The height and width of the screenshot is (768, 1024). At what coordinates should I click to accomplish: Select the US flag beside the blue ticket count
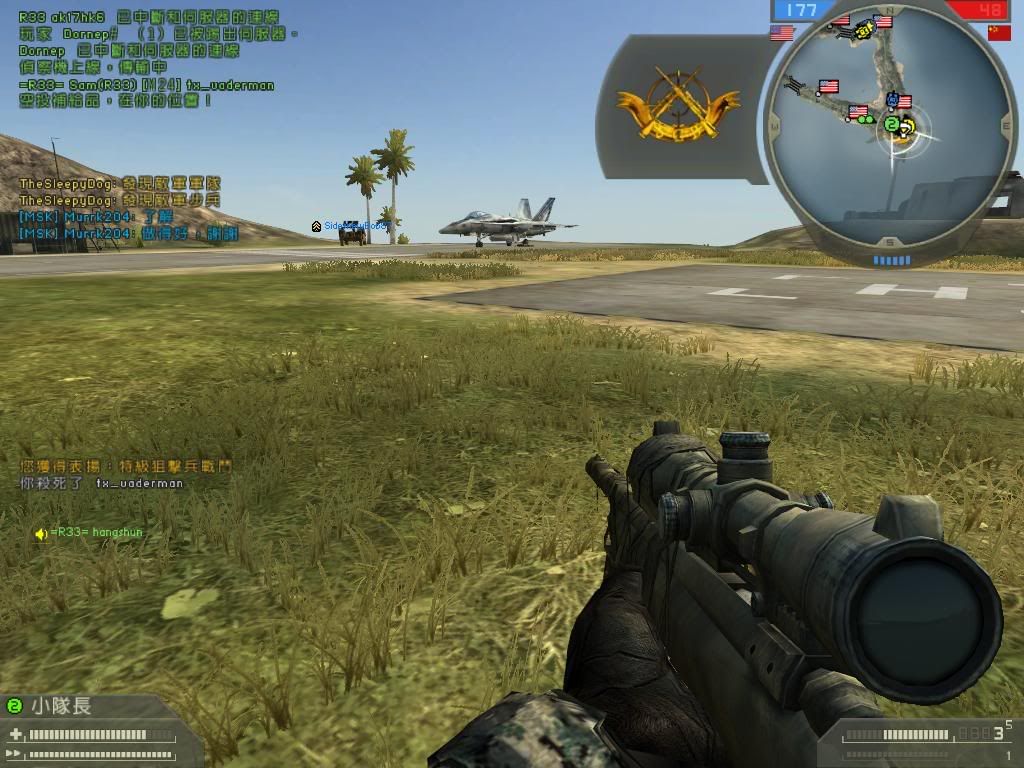[x=782, y=33]
